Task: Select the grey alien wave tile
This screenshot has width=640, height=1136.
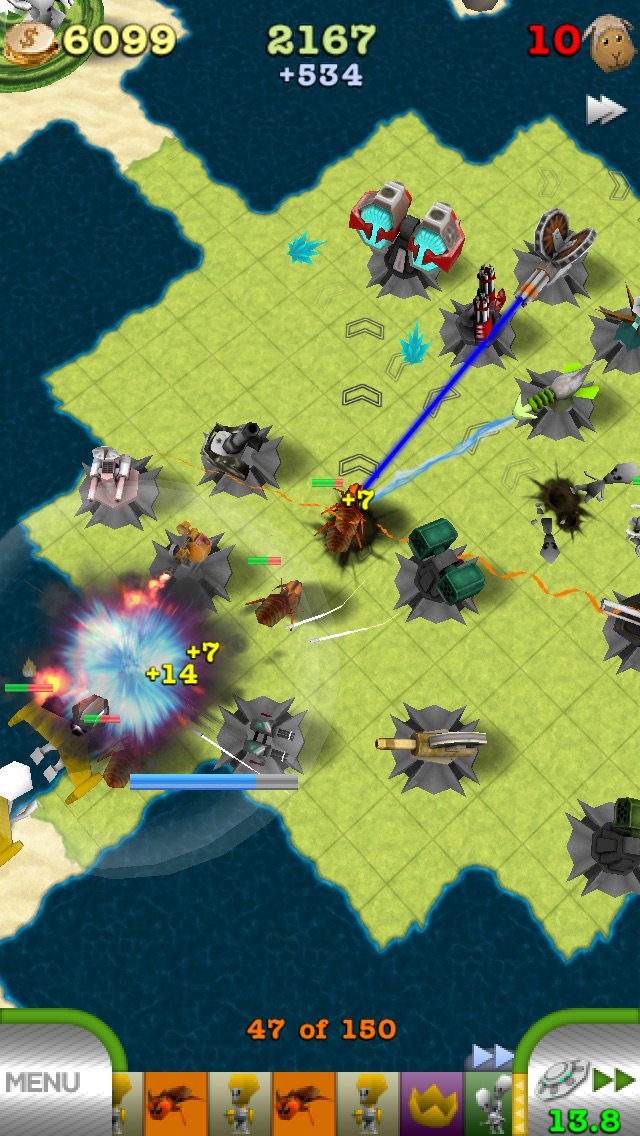Action: 489,1102
